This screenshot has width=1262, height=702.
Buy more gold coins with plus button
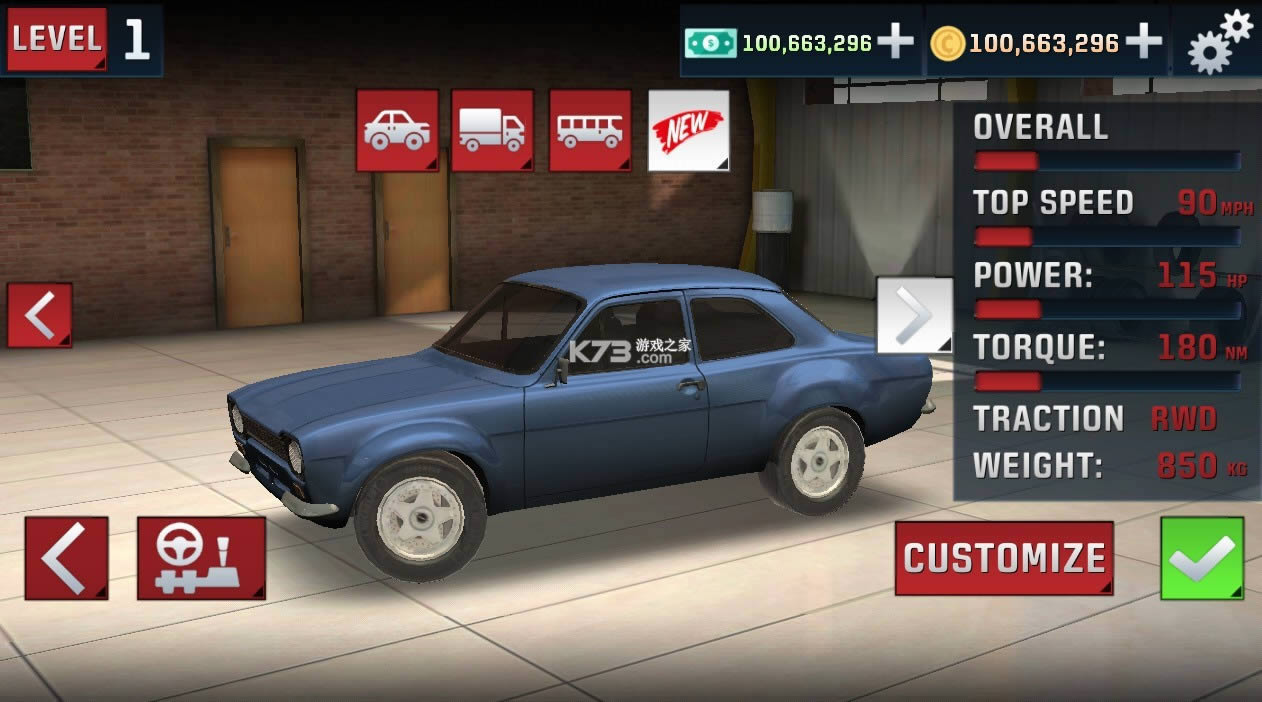1143,42
